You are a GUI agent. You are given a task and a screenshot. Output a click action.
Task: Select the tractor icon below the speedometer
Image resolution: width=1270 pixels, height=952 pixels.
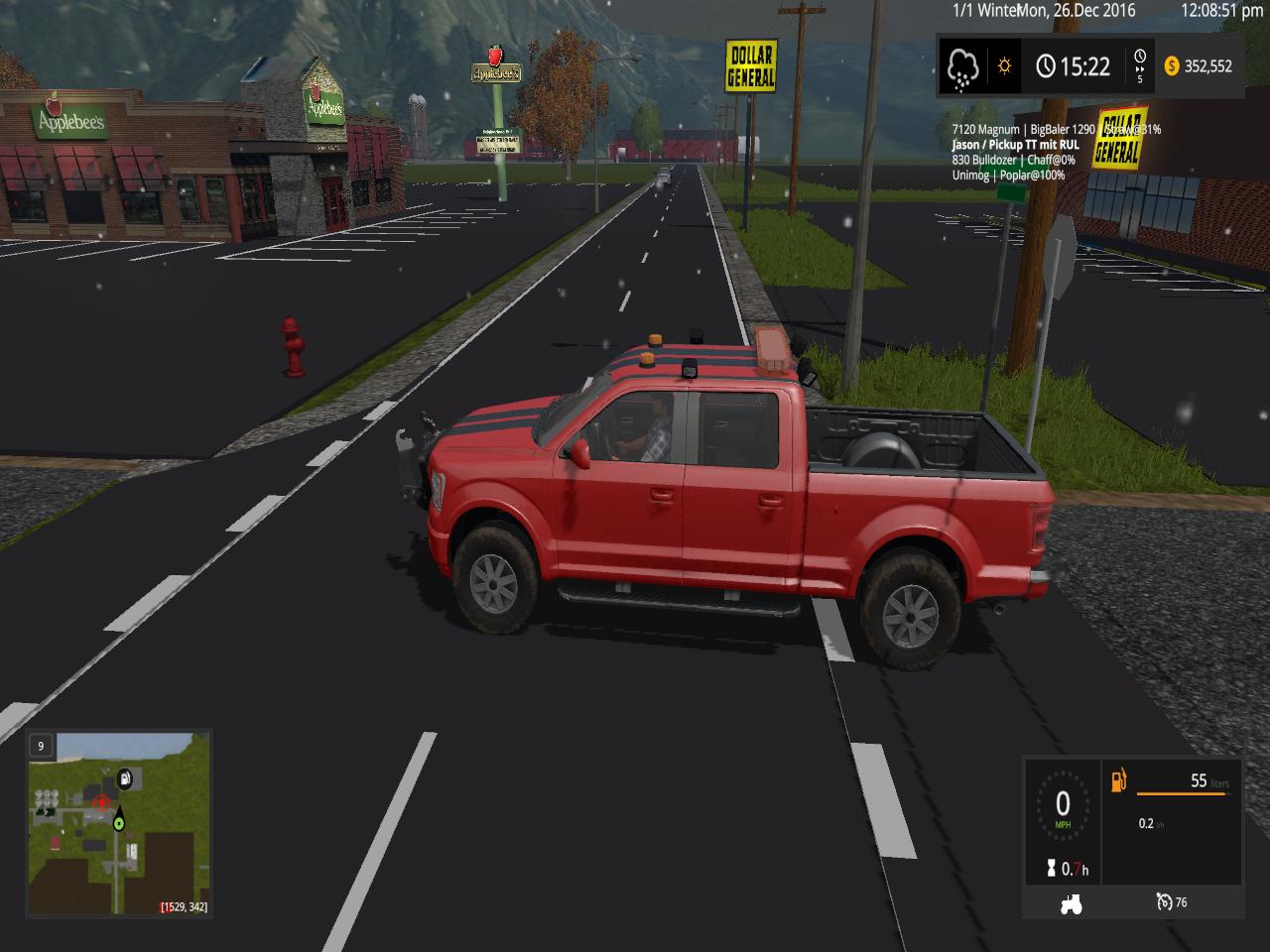(x=1071, y=902)
